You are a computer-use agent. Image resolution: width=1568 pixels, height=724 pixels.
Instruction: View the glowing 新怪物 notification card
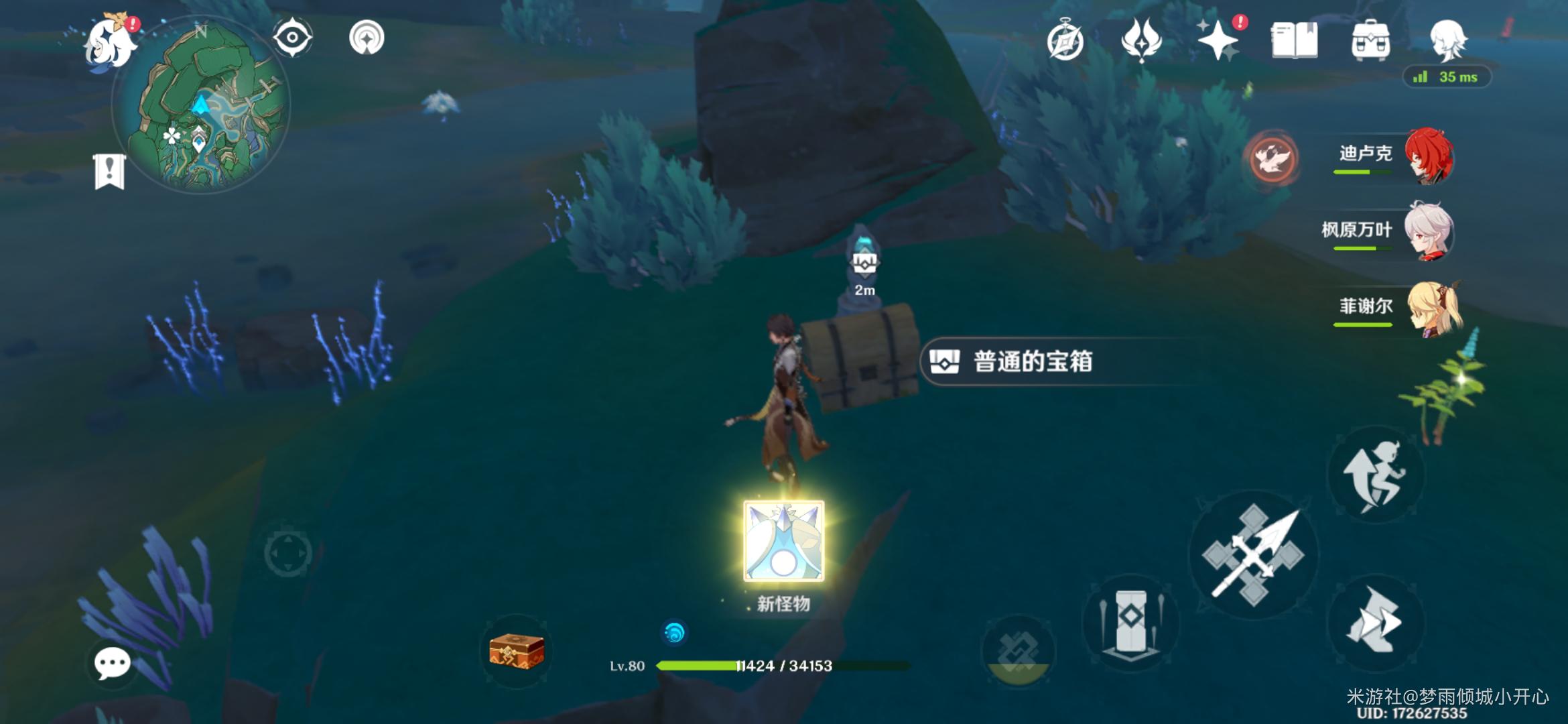[783, 541]
